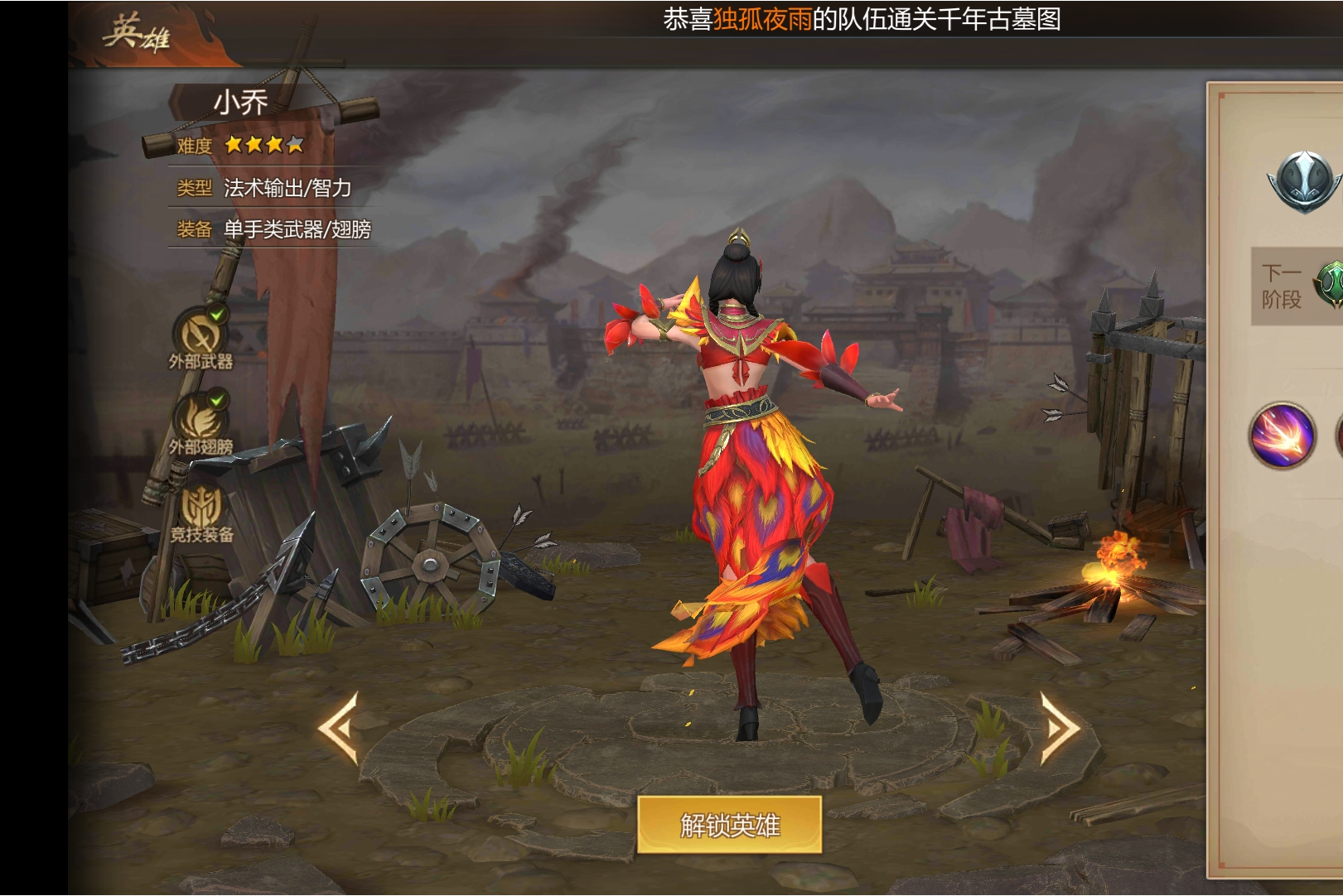View the purple glowing skill icon

click(x=1282, y=435)
